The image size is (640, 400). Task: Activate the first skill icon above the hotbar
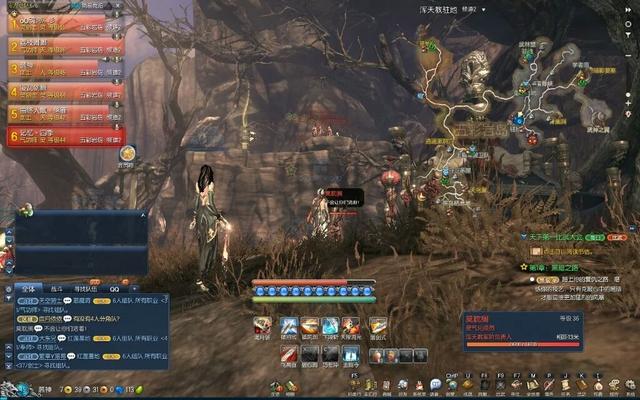tap(262, 326)
